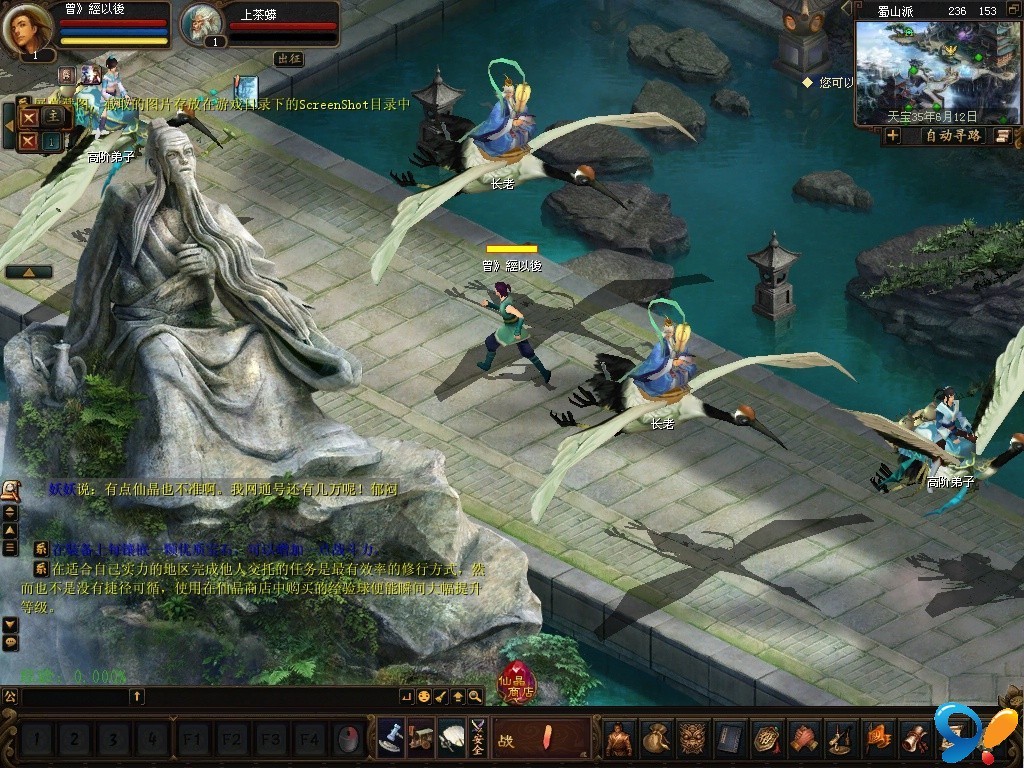The width and height of the screenshot is (1024, 768).
Task: Click the chat input field
Action: (75, 696)
